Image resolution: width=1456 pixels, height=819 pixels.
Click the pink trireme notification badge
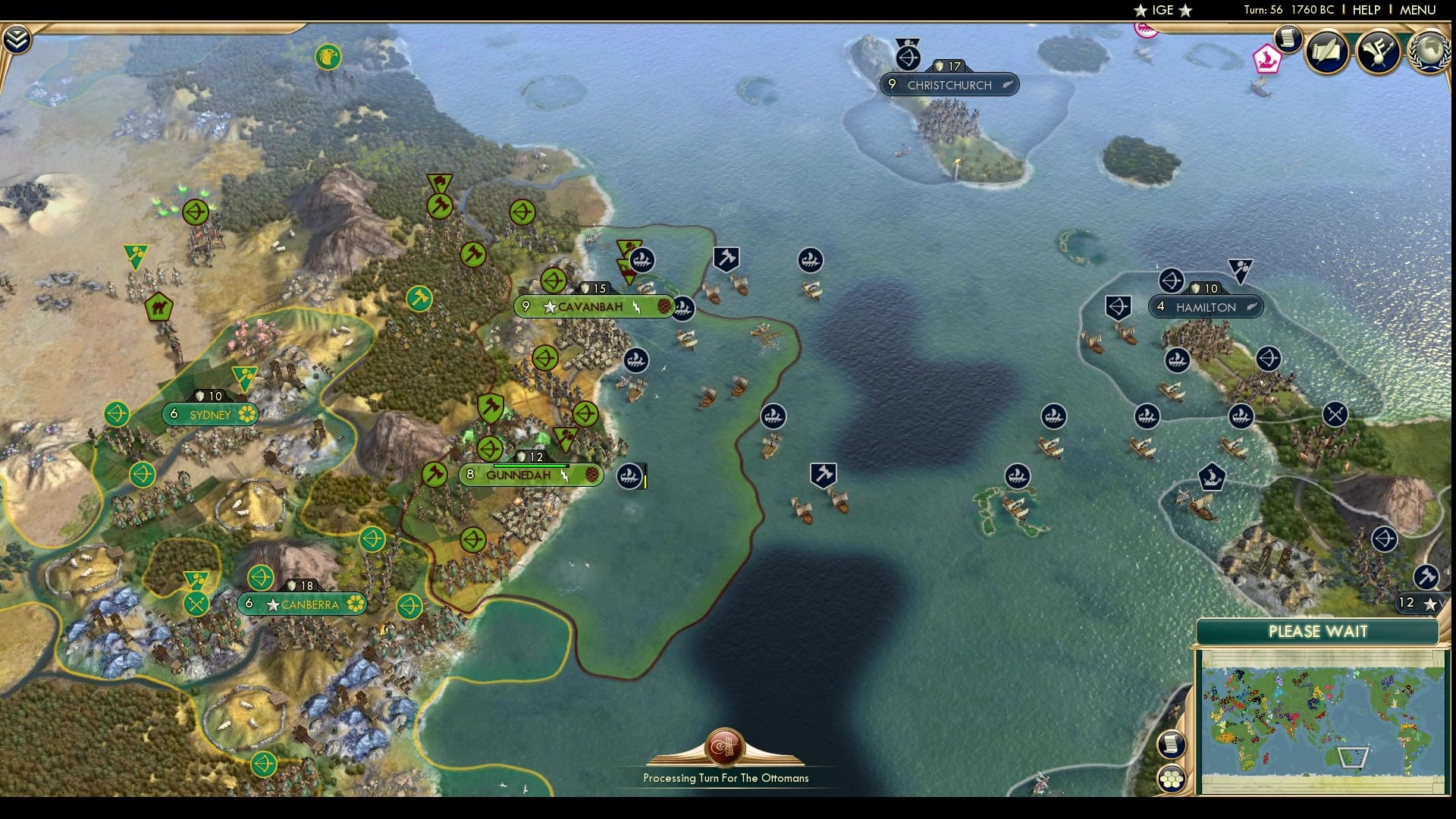pyautogui.click(x=1268, y=59)
